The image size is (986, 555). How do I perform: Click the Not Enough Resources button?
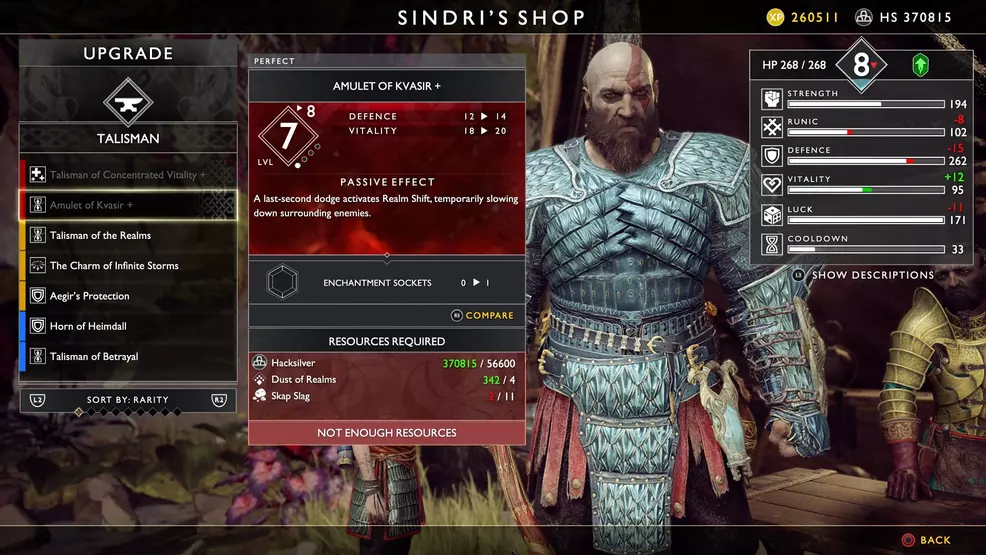tap(387, 433)
